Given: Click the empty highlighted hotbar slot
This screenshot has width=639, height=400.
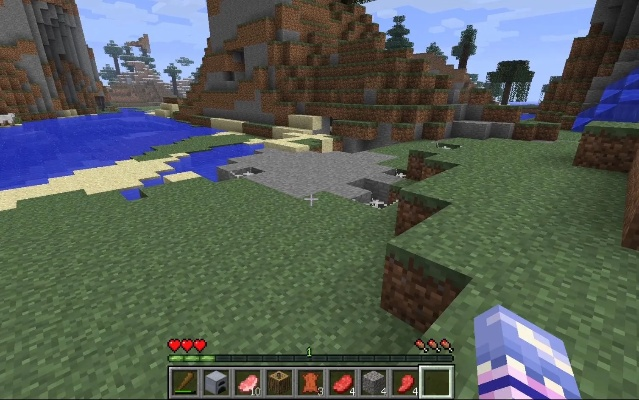Looking at the screenshot, I should pyautogui.click(x=435, y=381).
